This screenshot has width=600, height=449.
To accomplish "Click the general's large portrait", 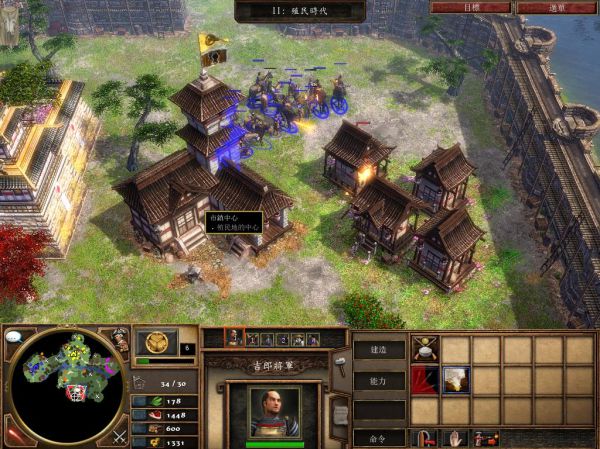I will click(273, 411).
